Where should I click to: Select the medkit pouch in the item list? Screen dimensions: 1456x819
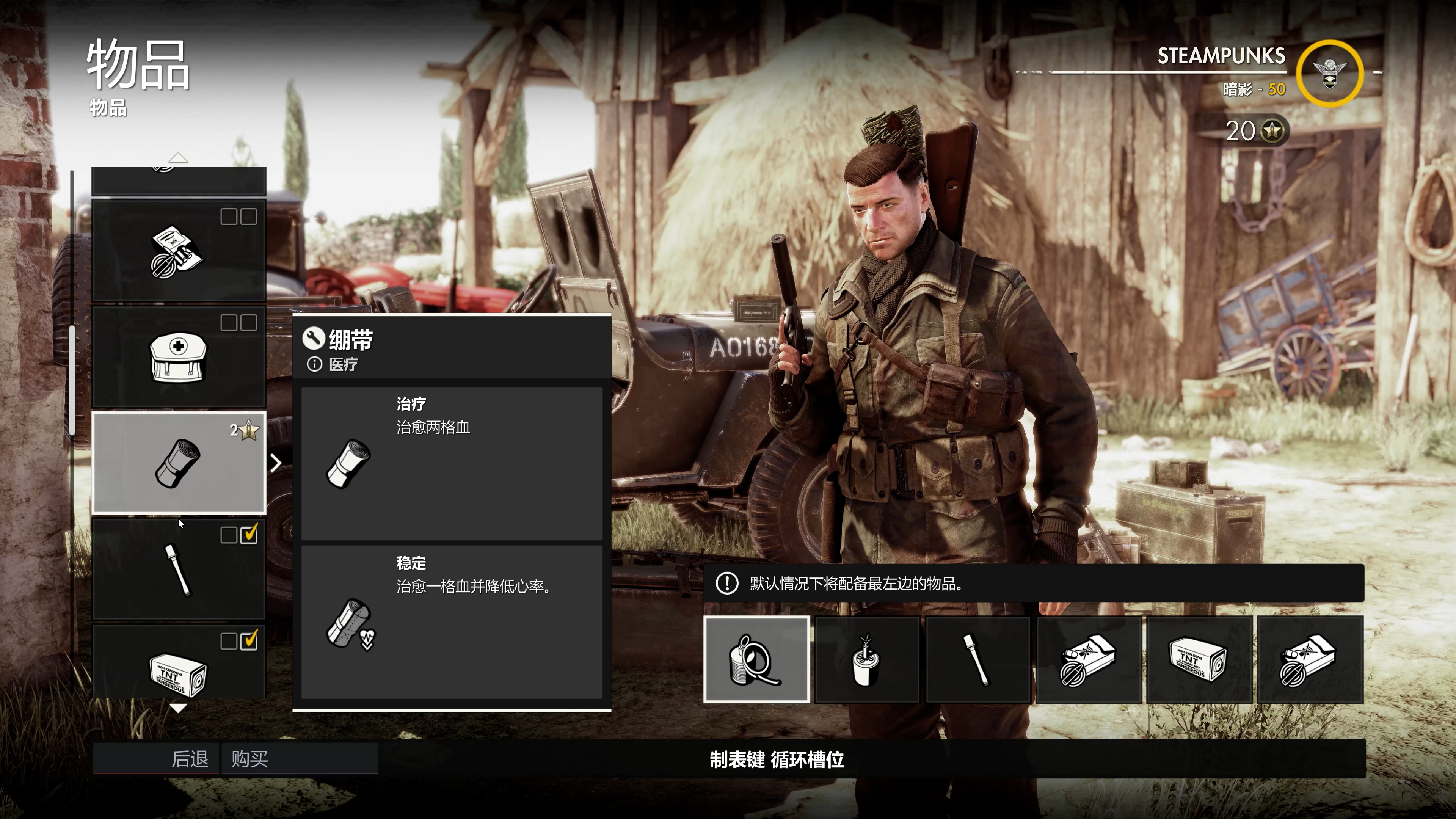point(179,357)
